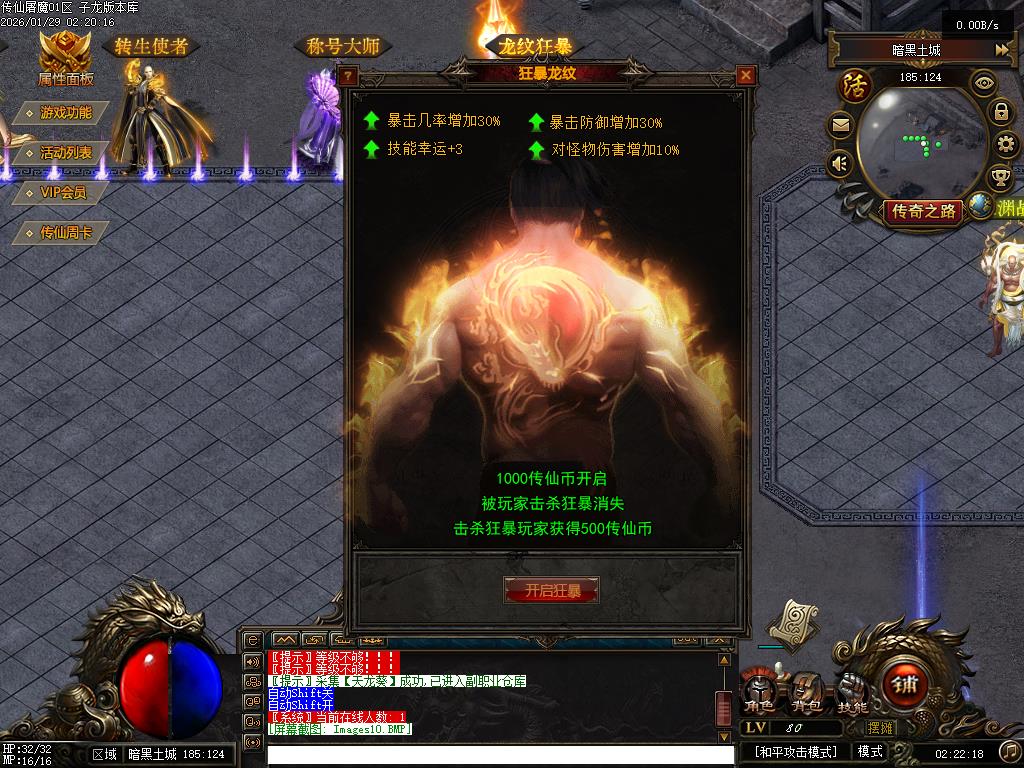Open the 传奇之路 button under the minimap
This screenshot has width=1024, height=768.
coord(923,211)
